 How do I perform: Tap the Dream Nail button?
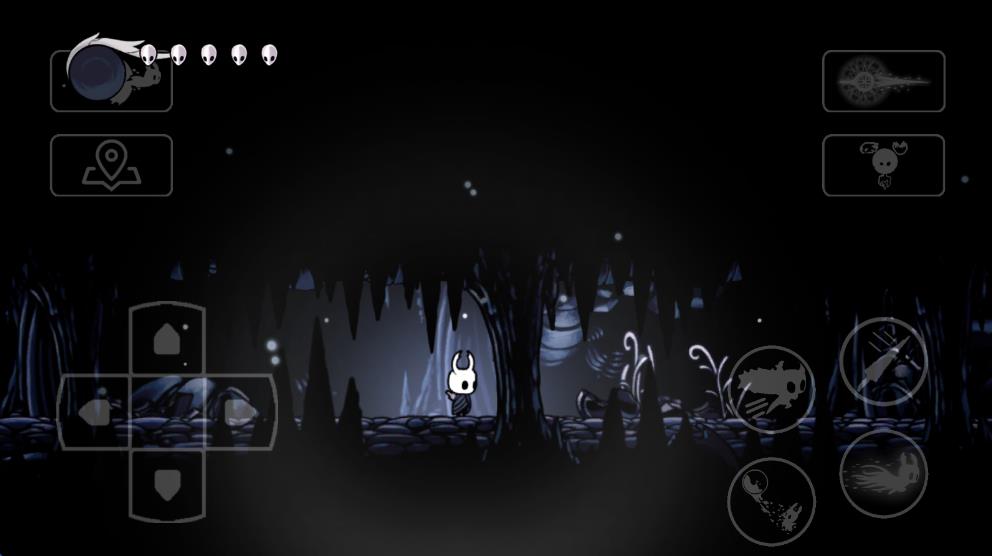click(x=883, y=81)
